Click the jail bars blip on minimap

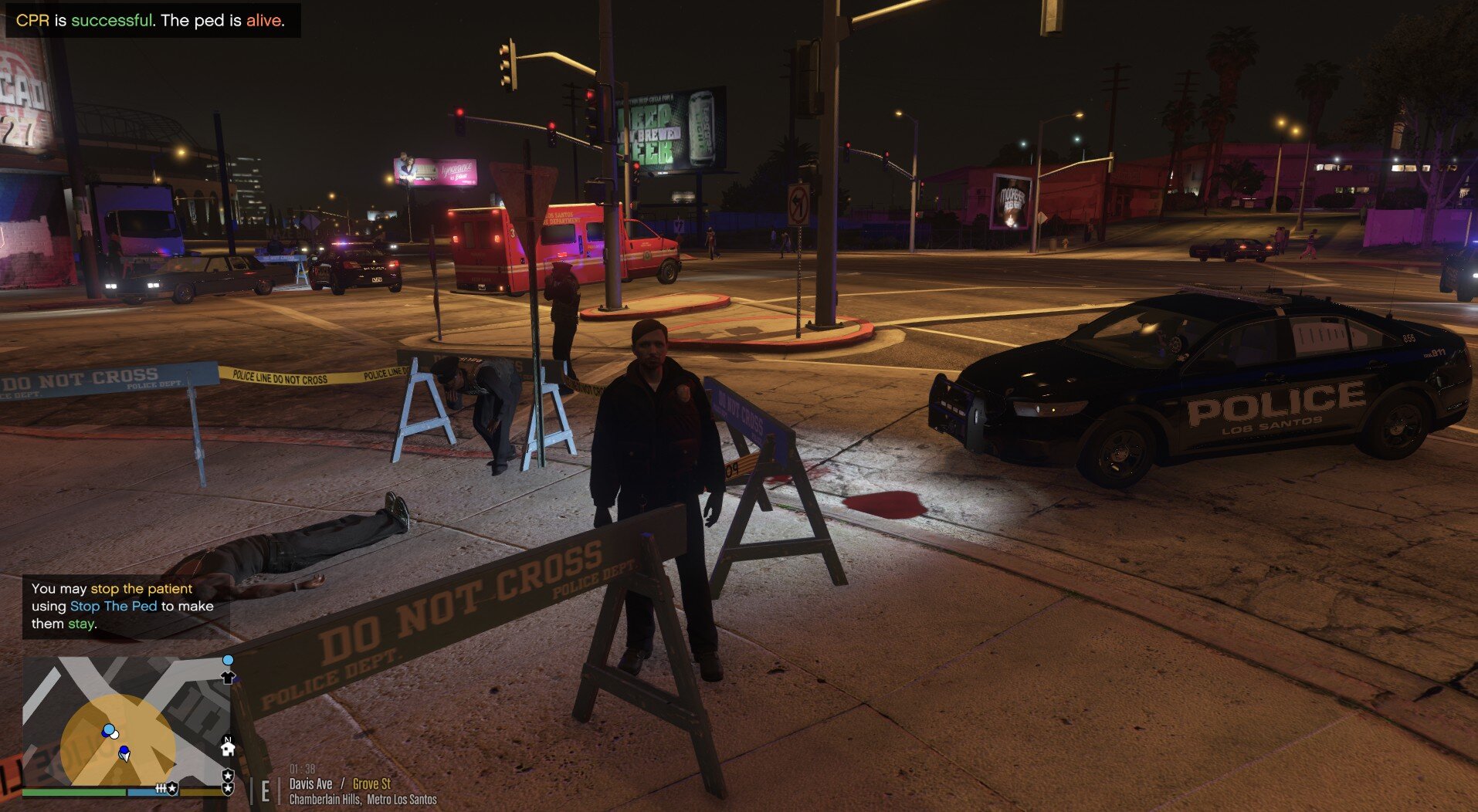click(161, 788)
